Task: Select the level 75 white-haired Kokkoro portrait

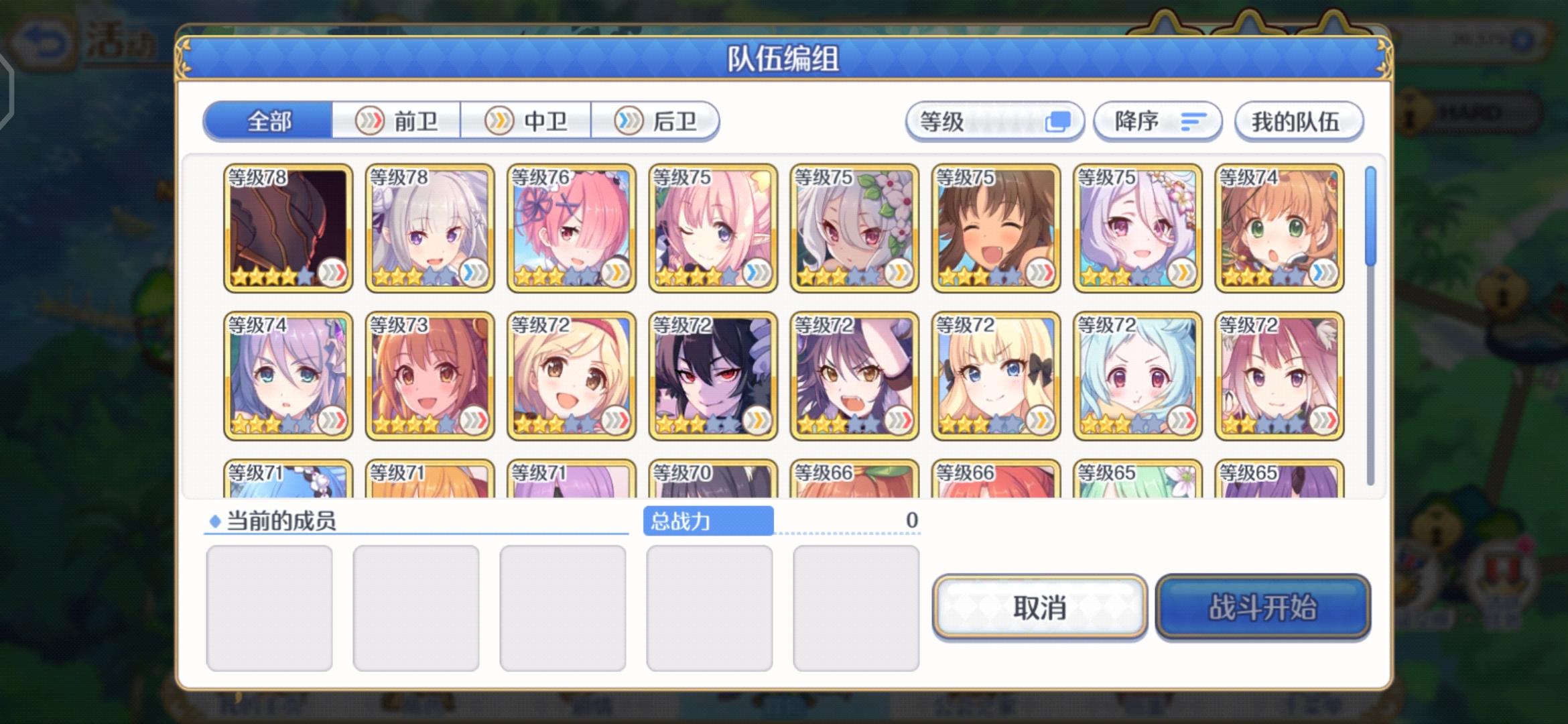Action: click(854, 228)
